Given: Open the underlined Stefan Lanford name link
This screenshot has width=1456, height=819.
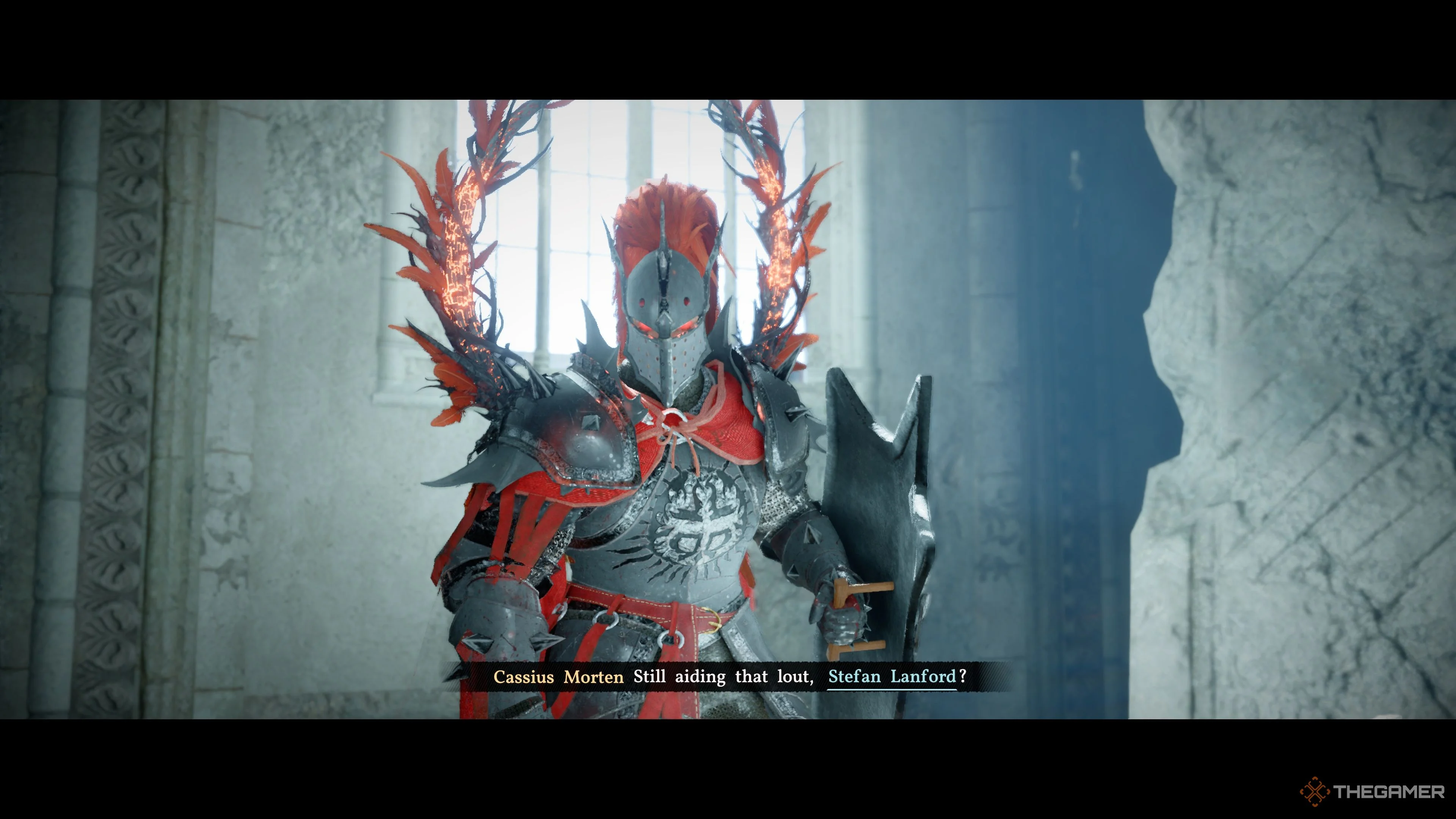Looking at the screenshot, I should click(891, 676).
